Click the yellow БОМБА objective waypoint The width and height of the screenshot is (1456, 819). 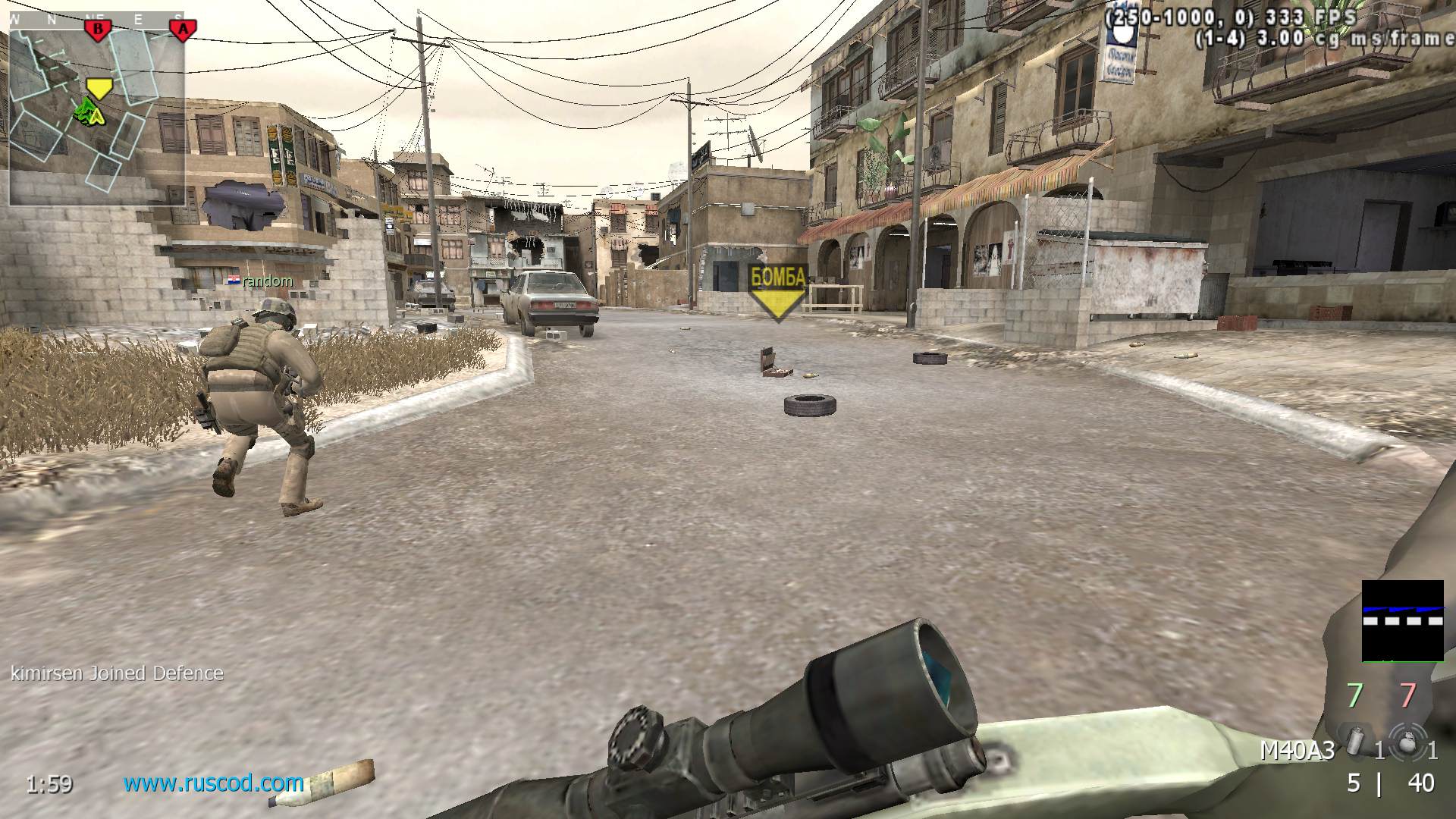777,291
